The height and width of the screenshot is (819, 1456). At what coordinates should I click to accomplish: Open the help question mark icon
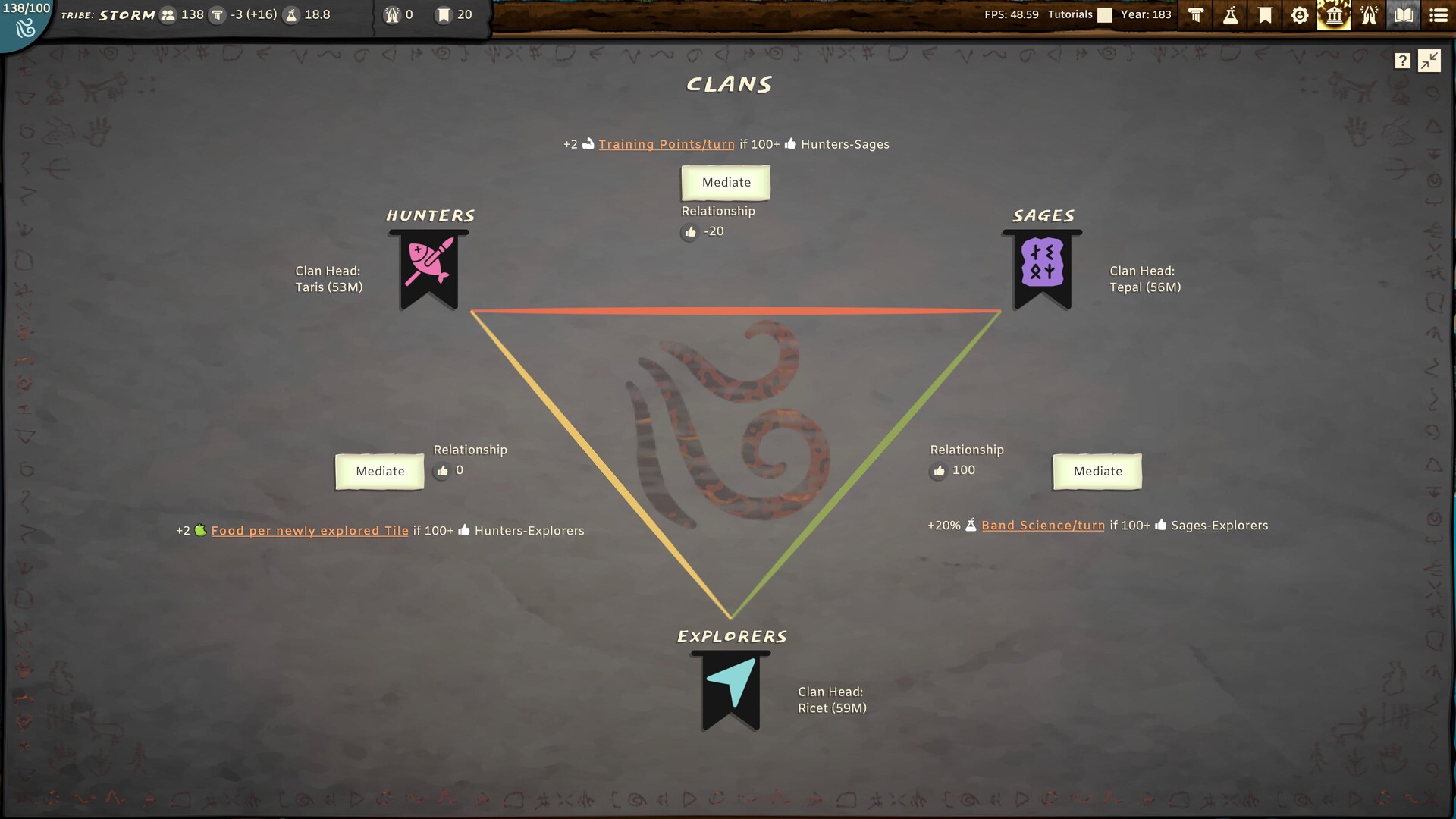pyautogui.click(x=1402, y=60)
